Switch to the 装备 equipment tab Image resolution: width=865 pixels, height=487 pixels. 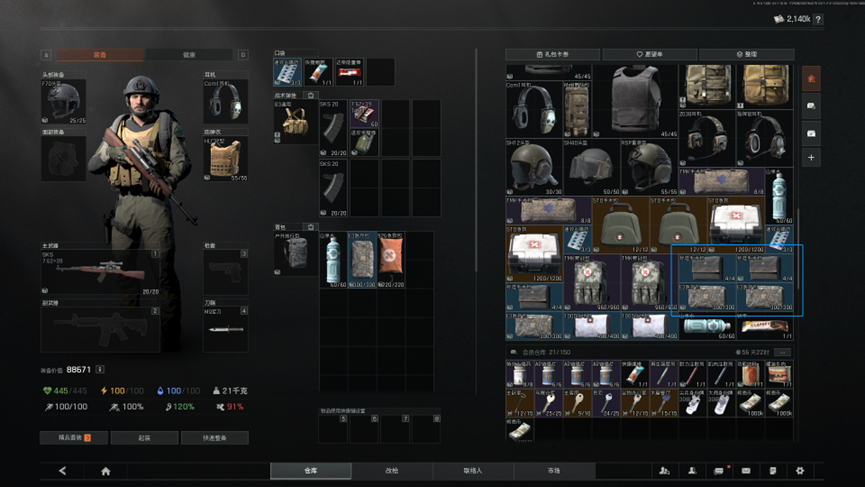[x=100, y=55]
